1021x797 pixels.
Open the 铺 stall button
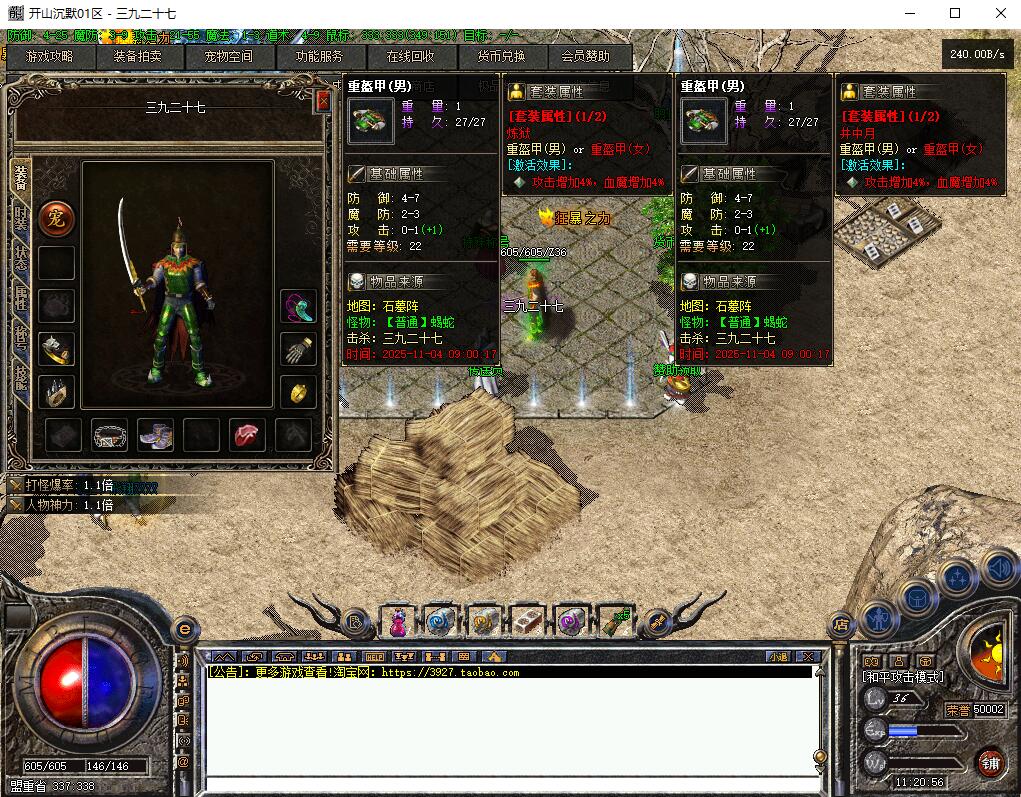point(990,763)
